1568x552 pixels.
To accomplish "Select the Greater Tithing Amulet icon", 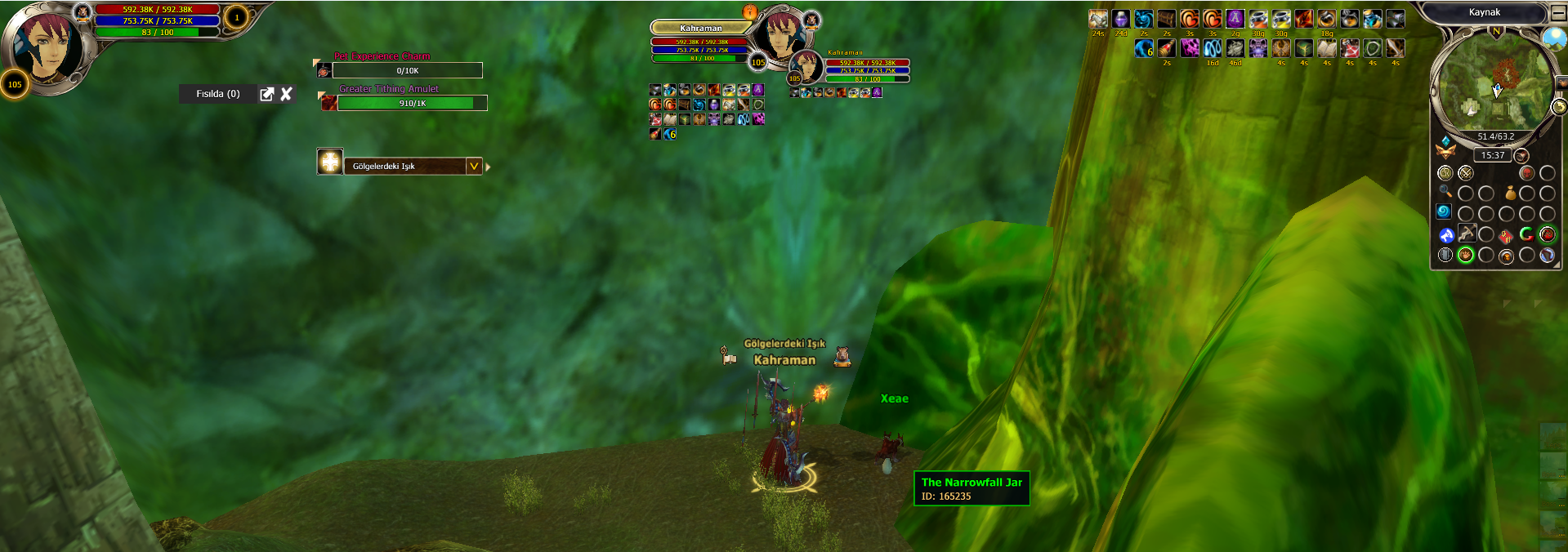I will (x=328, y=103).
